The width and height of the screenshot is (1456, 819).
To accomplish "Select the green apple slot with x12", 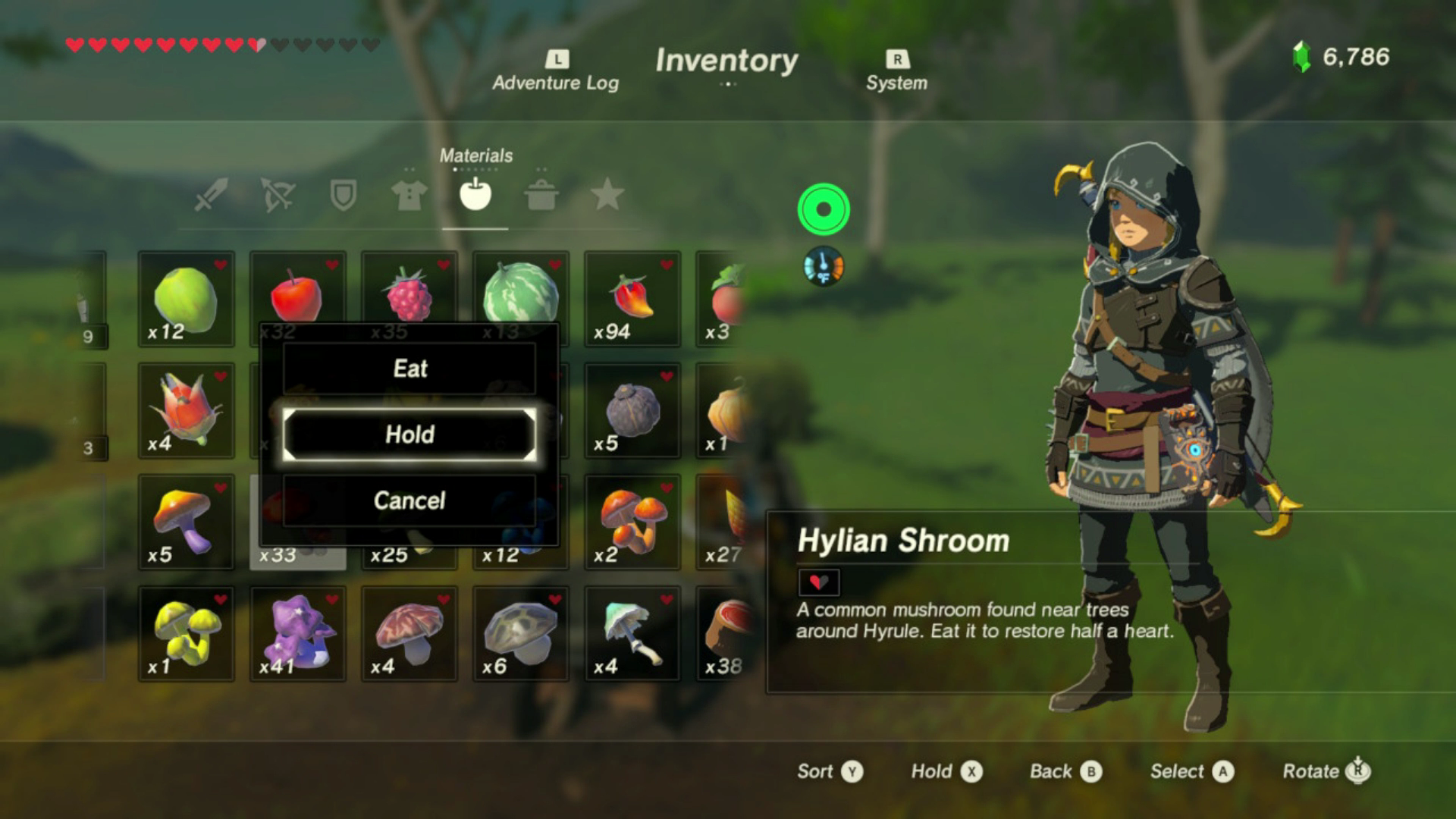I will tap(187, 299).
